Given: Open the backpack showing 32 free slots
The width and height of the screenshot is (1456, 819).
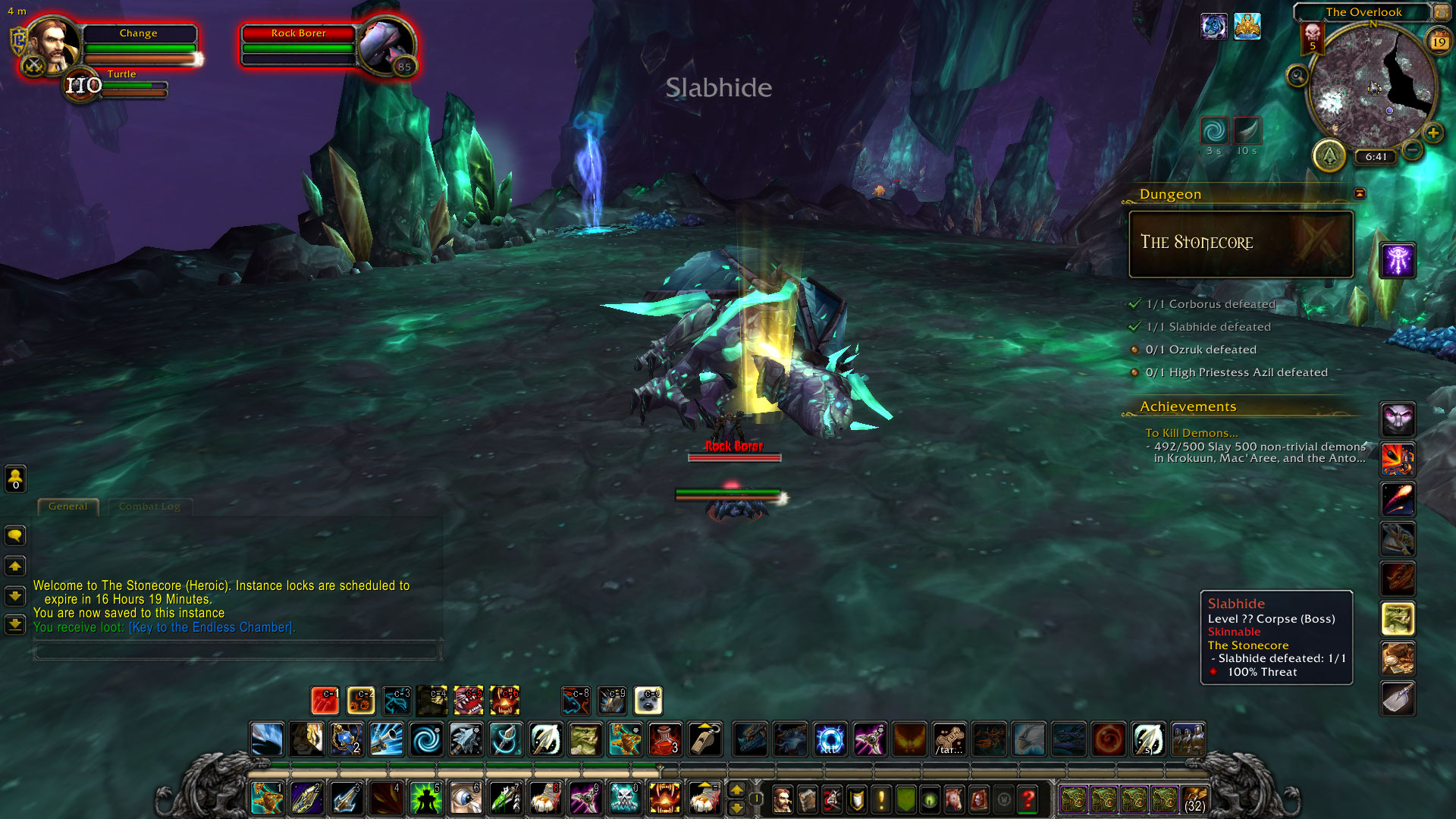Looking at the screenshot, I should tap(1195, 799).
